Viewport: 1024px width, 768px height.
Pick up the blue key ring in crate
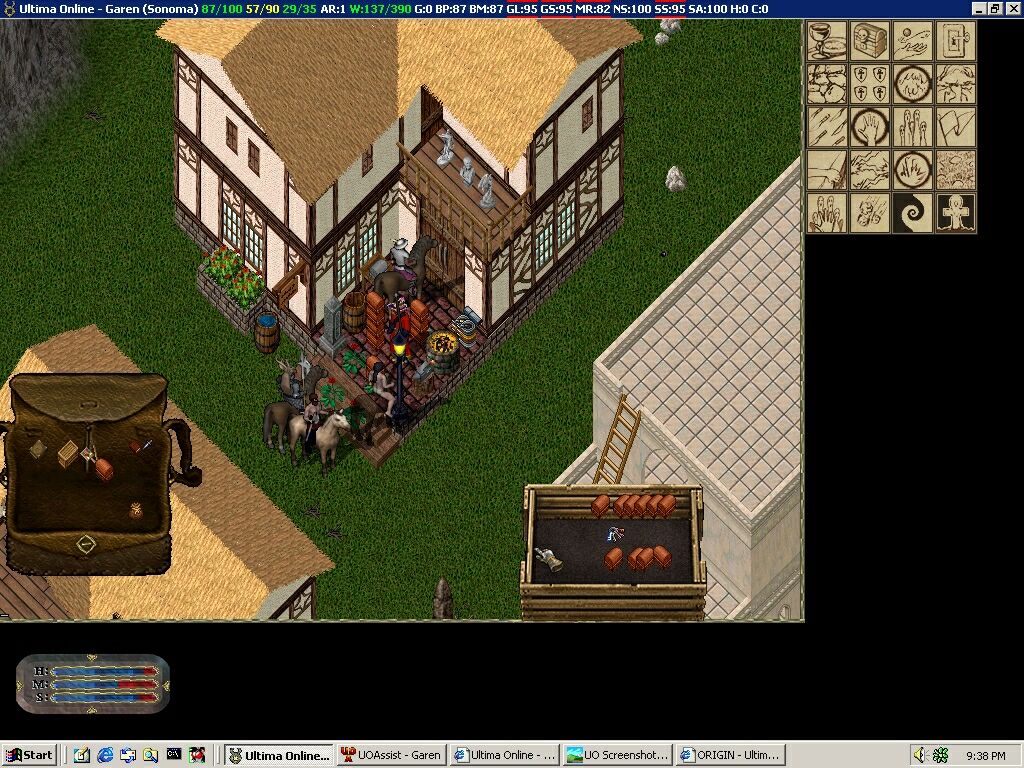click(615, 535)
